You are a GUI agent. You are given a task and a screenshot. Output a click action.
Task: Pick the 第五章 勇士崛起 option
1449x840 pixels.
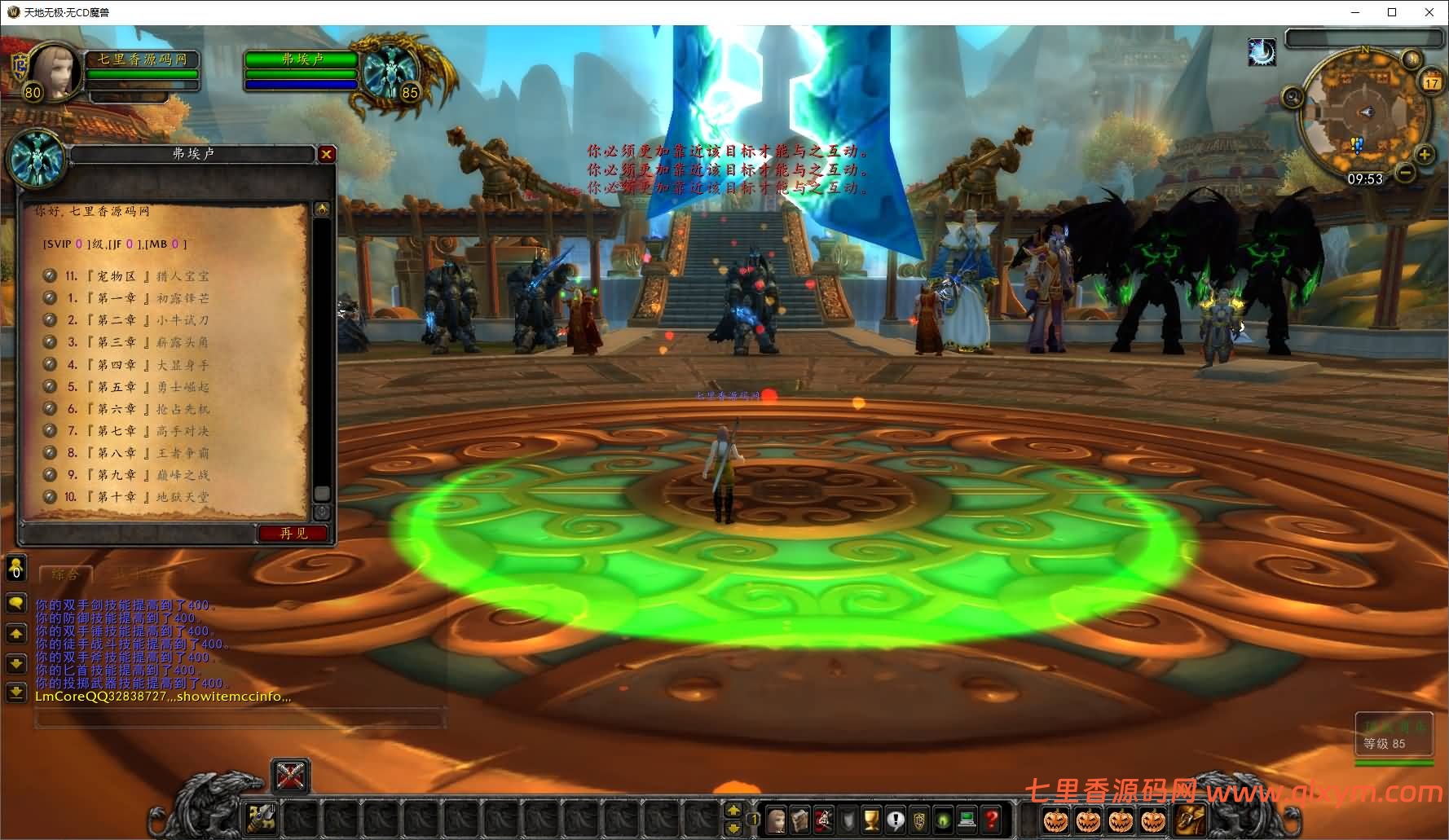tap(137, 387)
